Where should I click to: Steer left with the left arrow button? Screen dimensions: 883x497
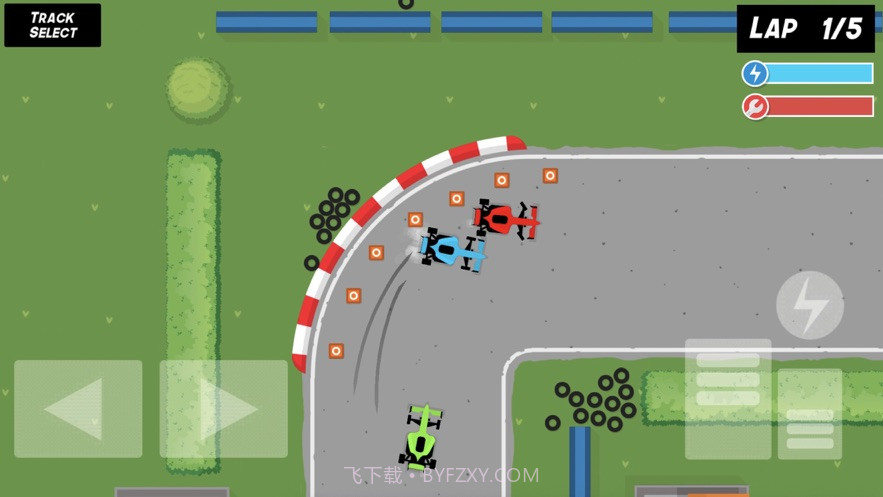78,408
